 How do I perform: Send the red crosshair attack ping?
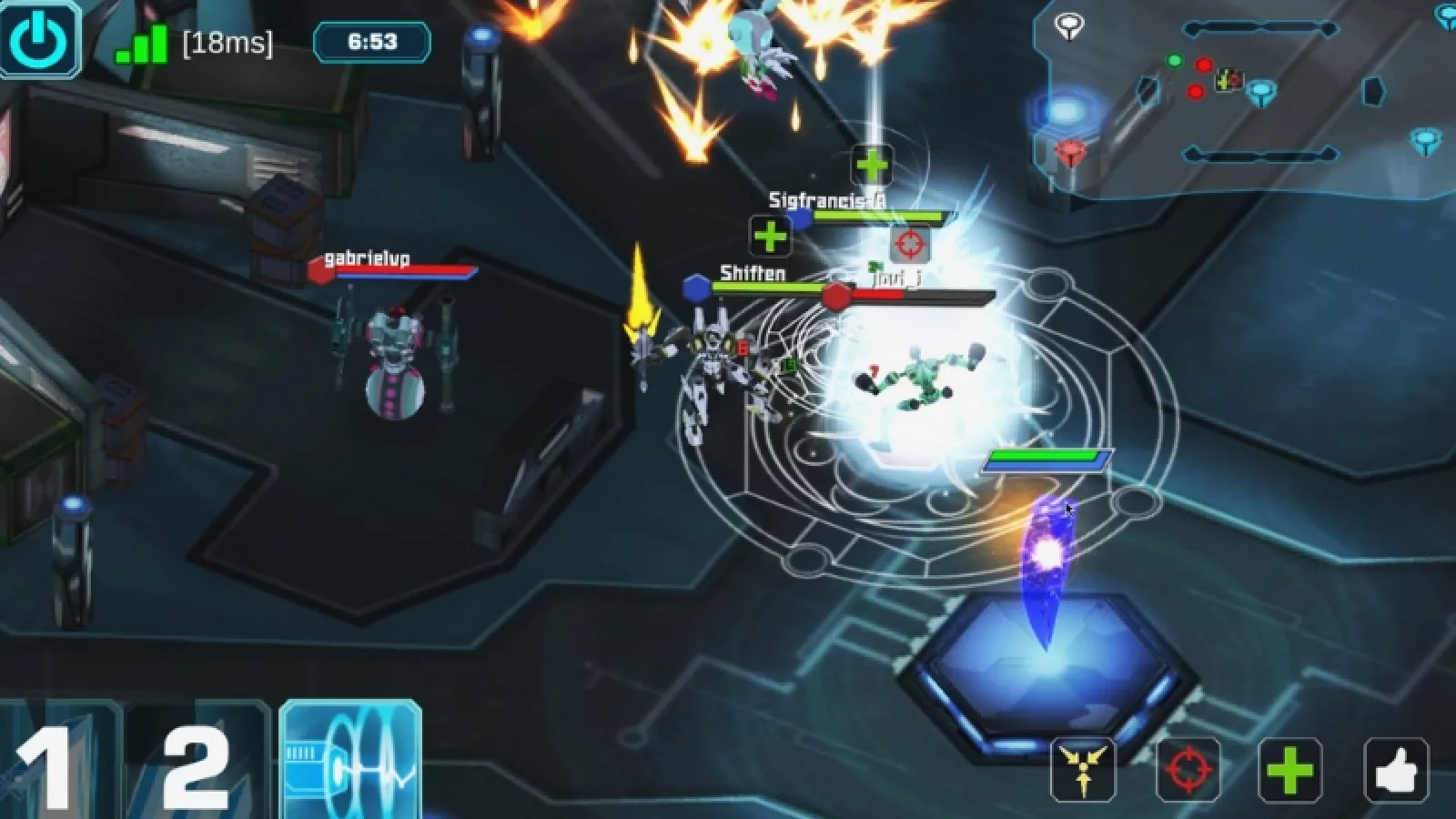[x=1187, y=770]
